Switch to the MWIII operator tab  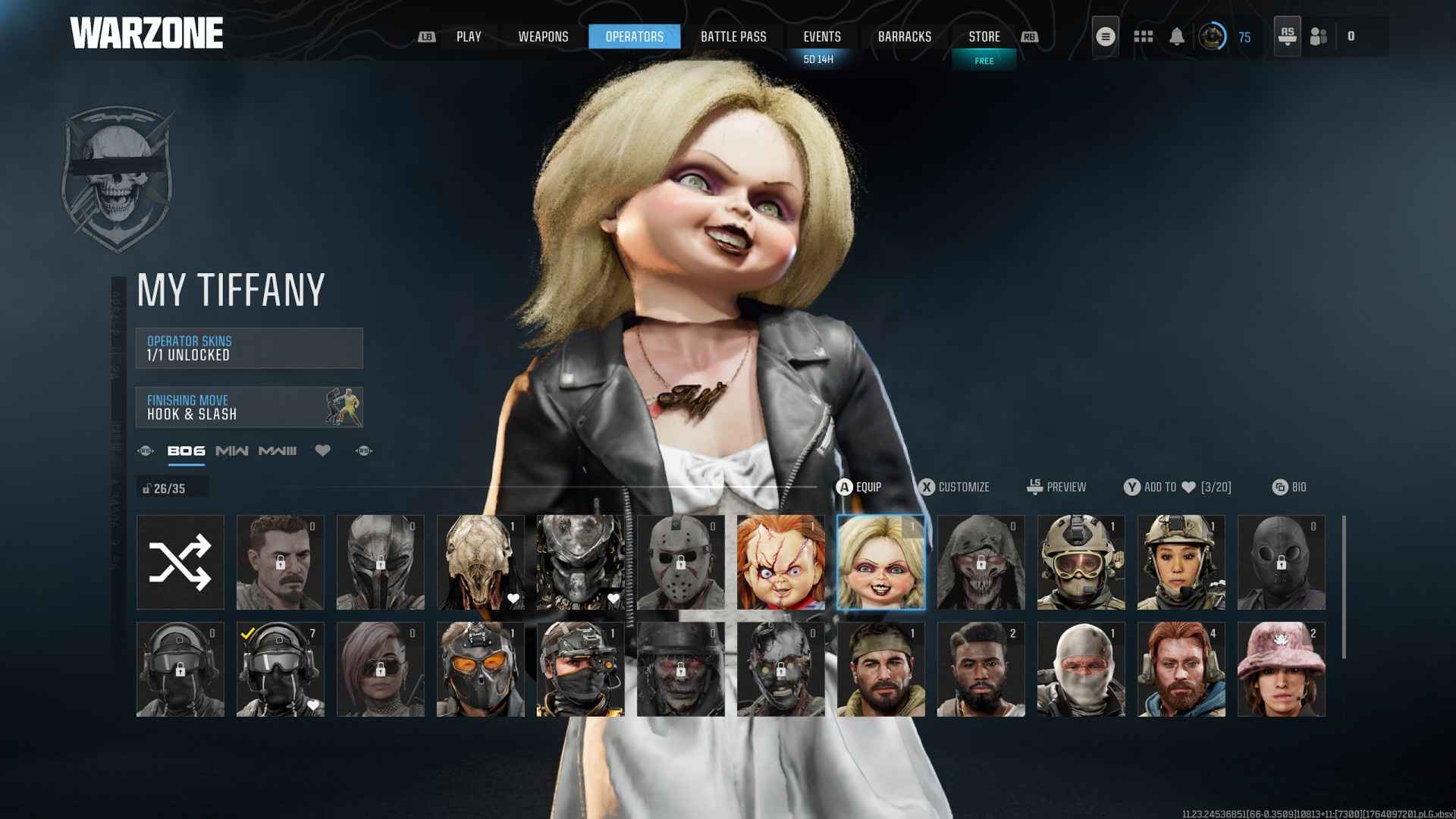[x=277, y=450]
